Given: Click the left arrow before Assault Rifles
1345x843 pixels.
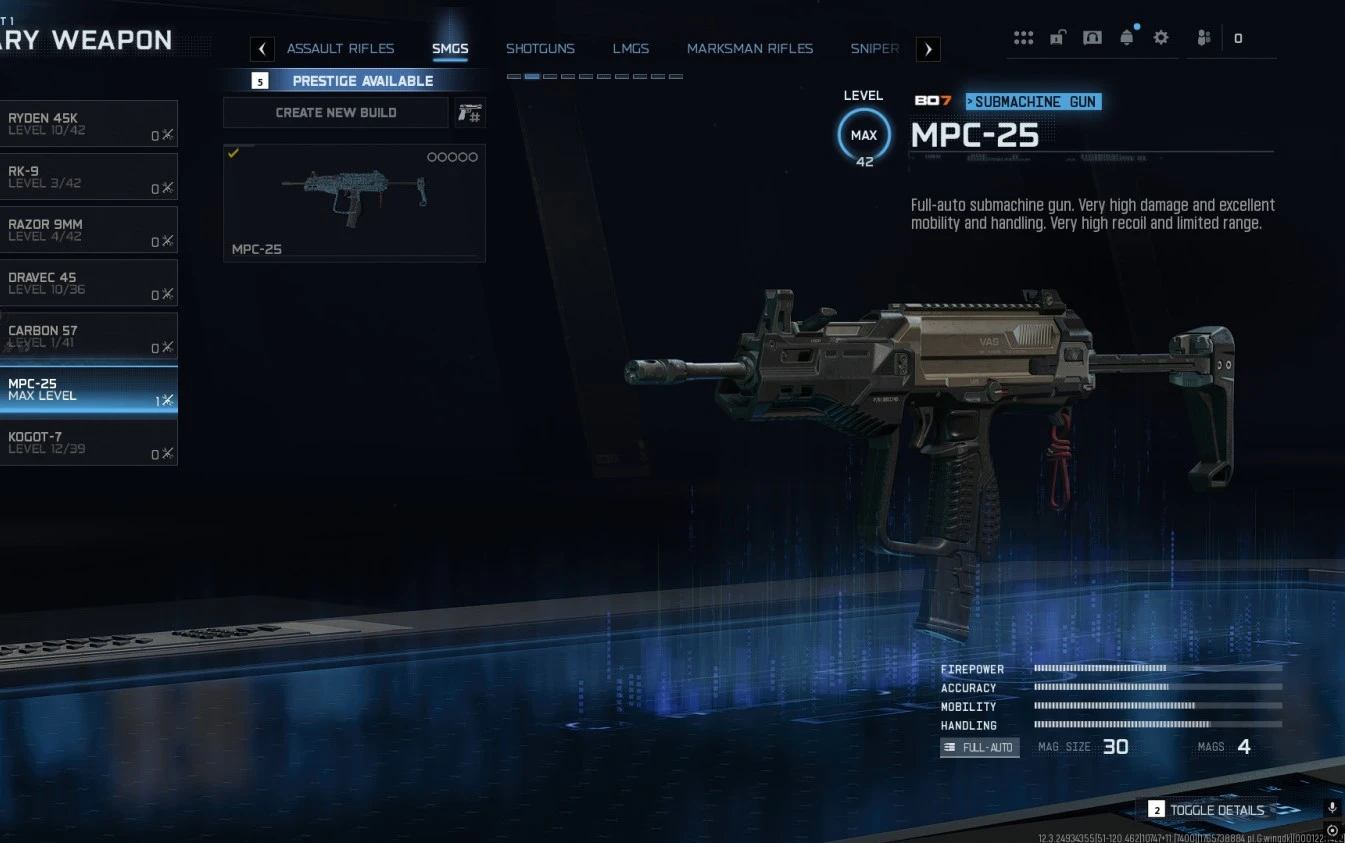Looking at the screenshot, I should click(262, 48).
